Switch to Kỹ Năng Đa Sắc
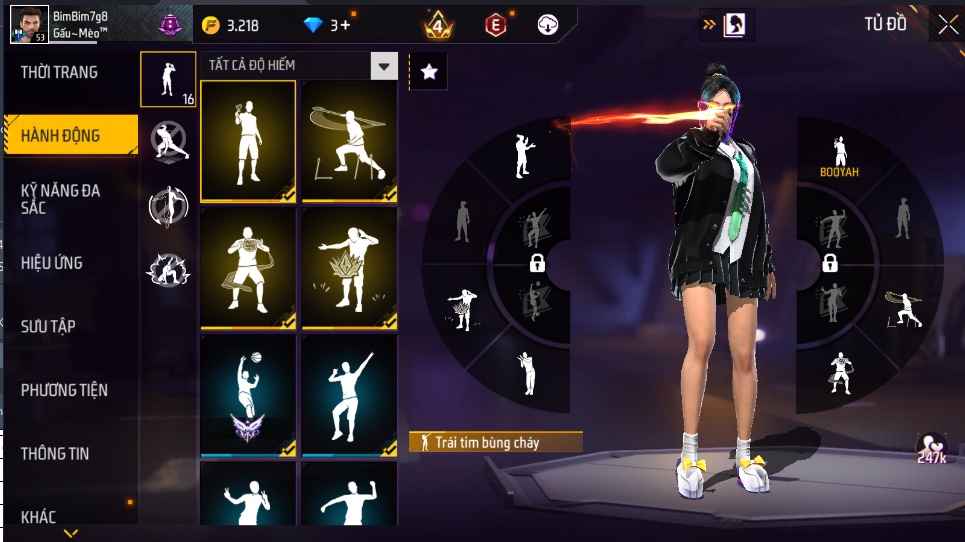The image size is (965, 542). pyautogui.click(x=60, y=198)
